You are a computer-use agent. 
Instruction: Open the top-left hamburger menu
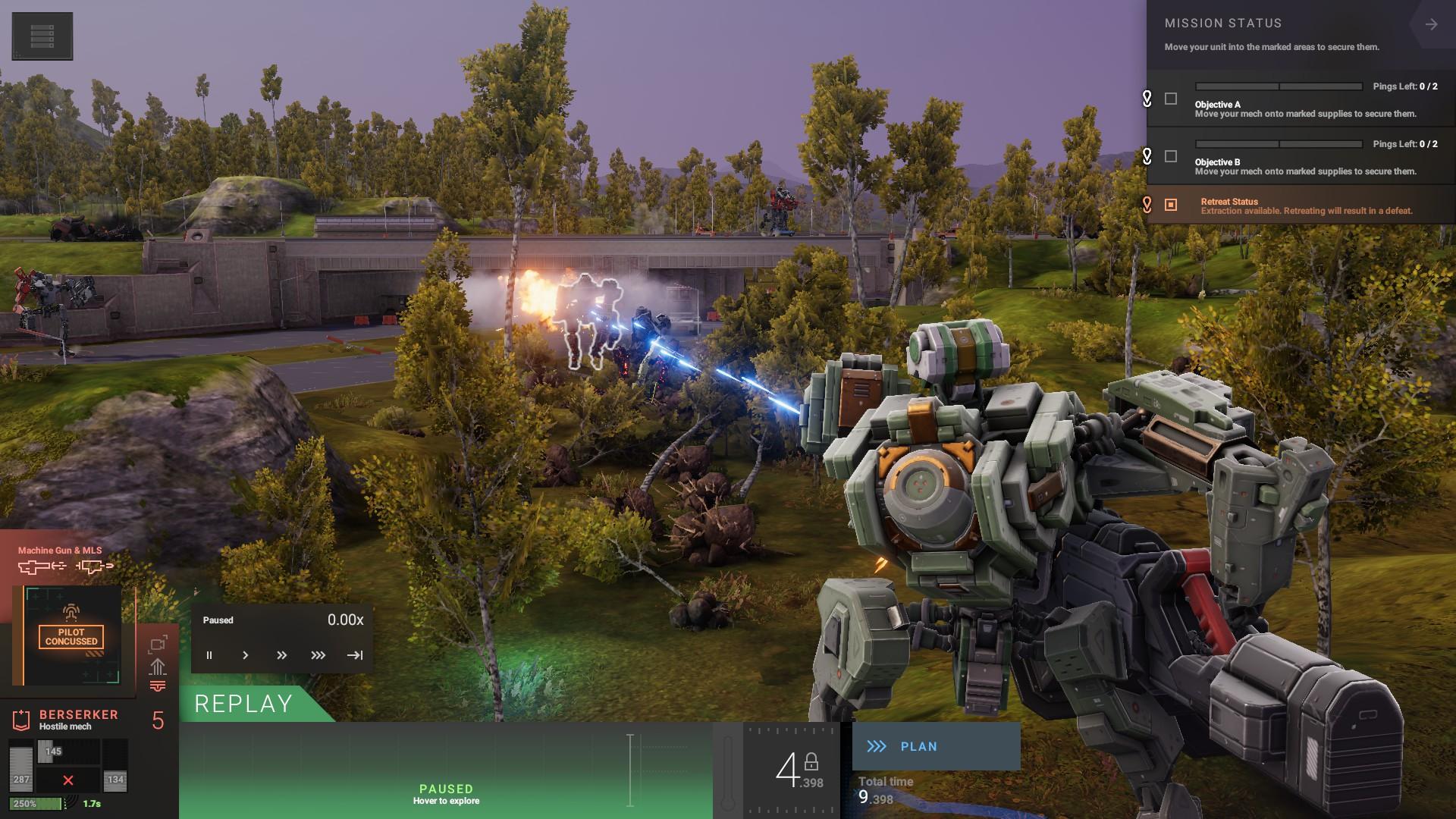(42, 36)
